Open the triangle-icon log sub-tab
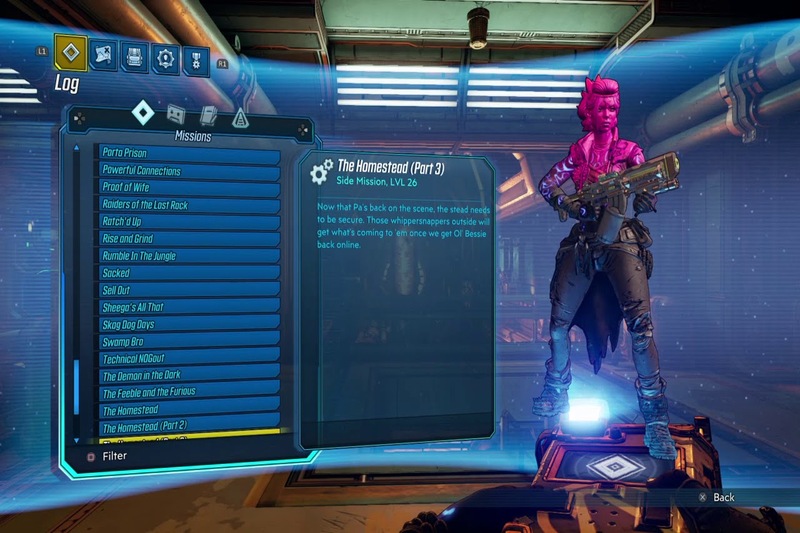The height and width of the screenshot is (533, 800). tap(240, 118)
